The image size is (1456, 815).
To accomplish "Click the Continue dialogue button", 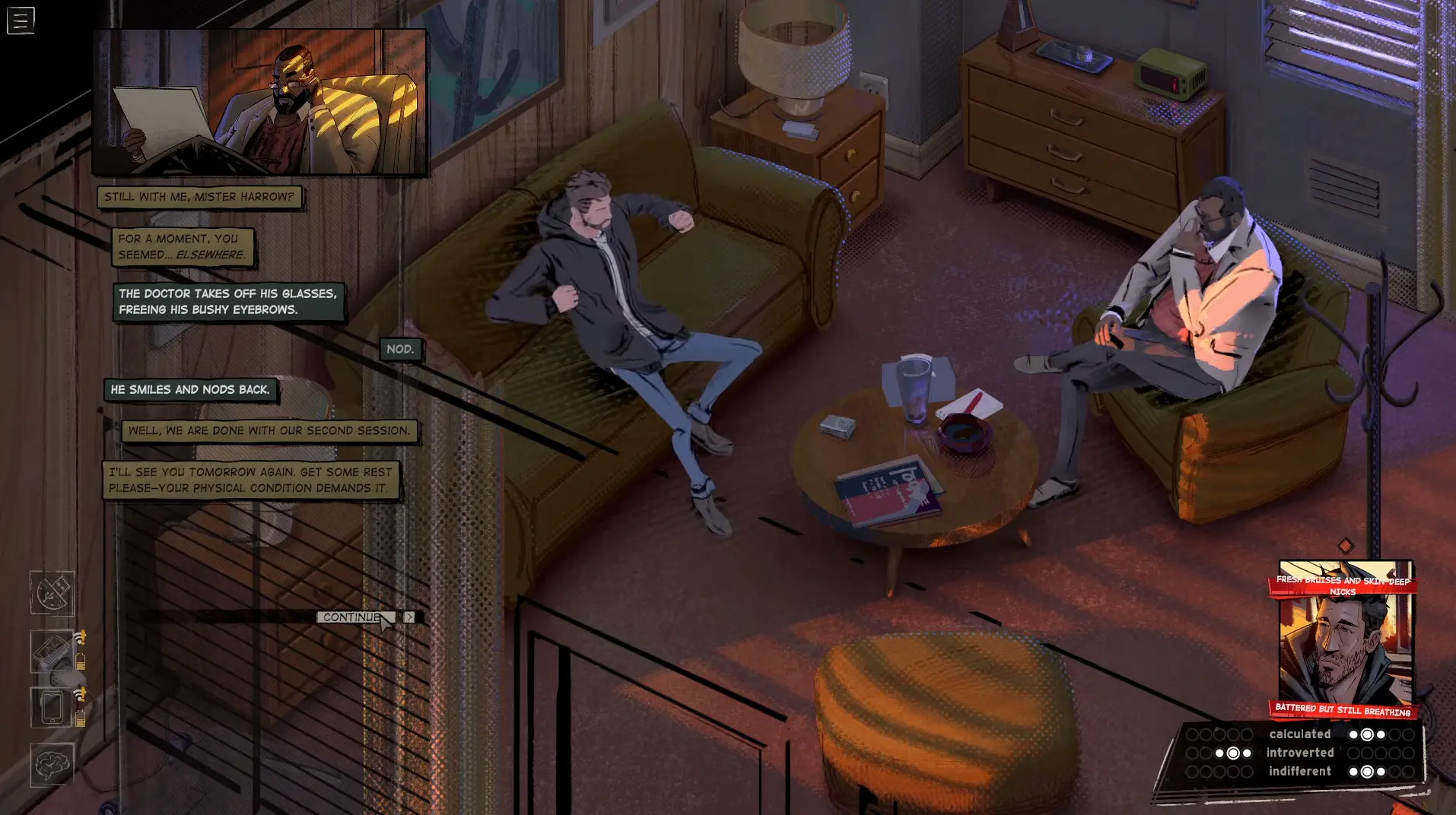I will (352, 617).
